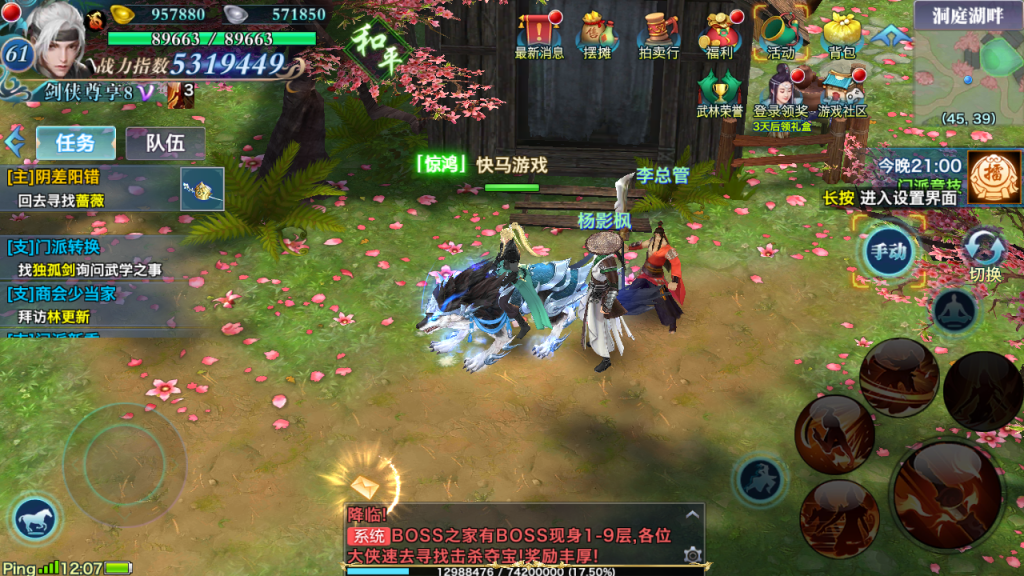Open the 武林荣誉 honor icon

click(x=719, y=93)
